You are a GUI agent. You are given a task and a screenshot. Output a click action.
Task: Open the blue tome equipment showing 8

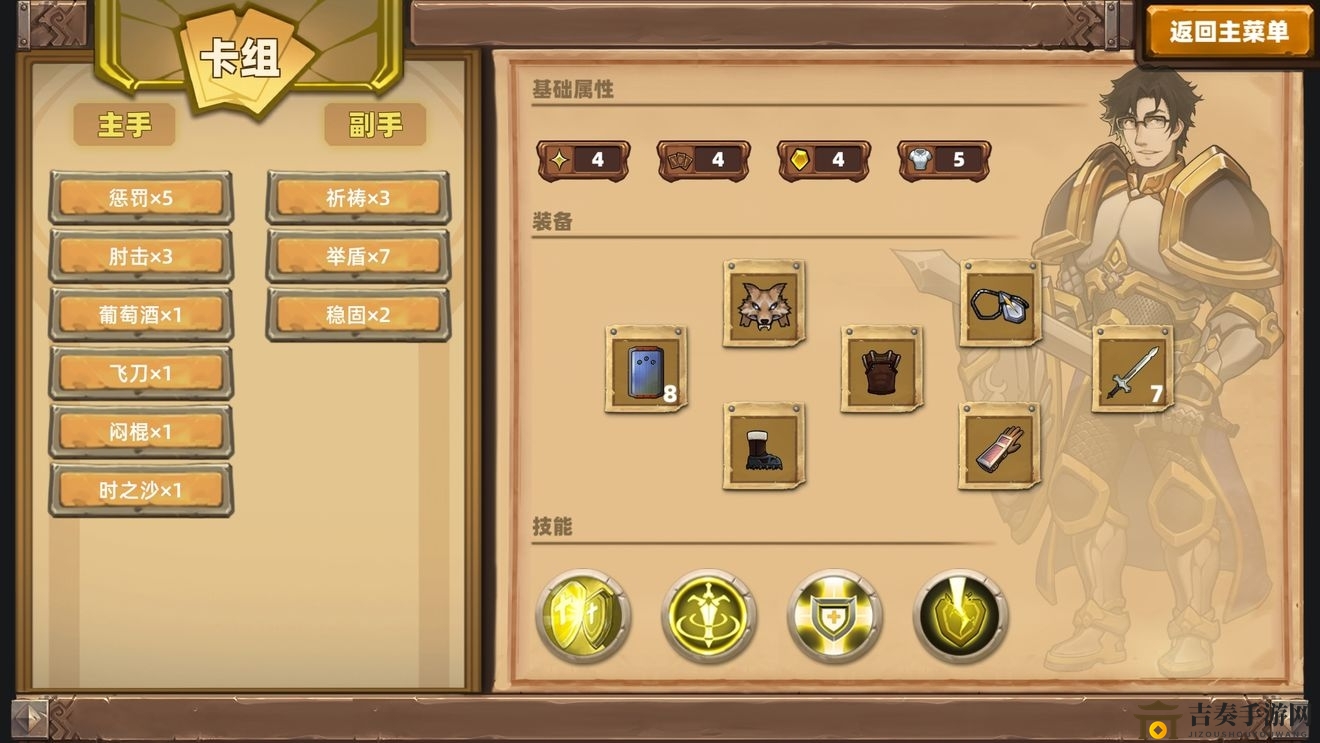645,371
